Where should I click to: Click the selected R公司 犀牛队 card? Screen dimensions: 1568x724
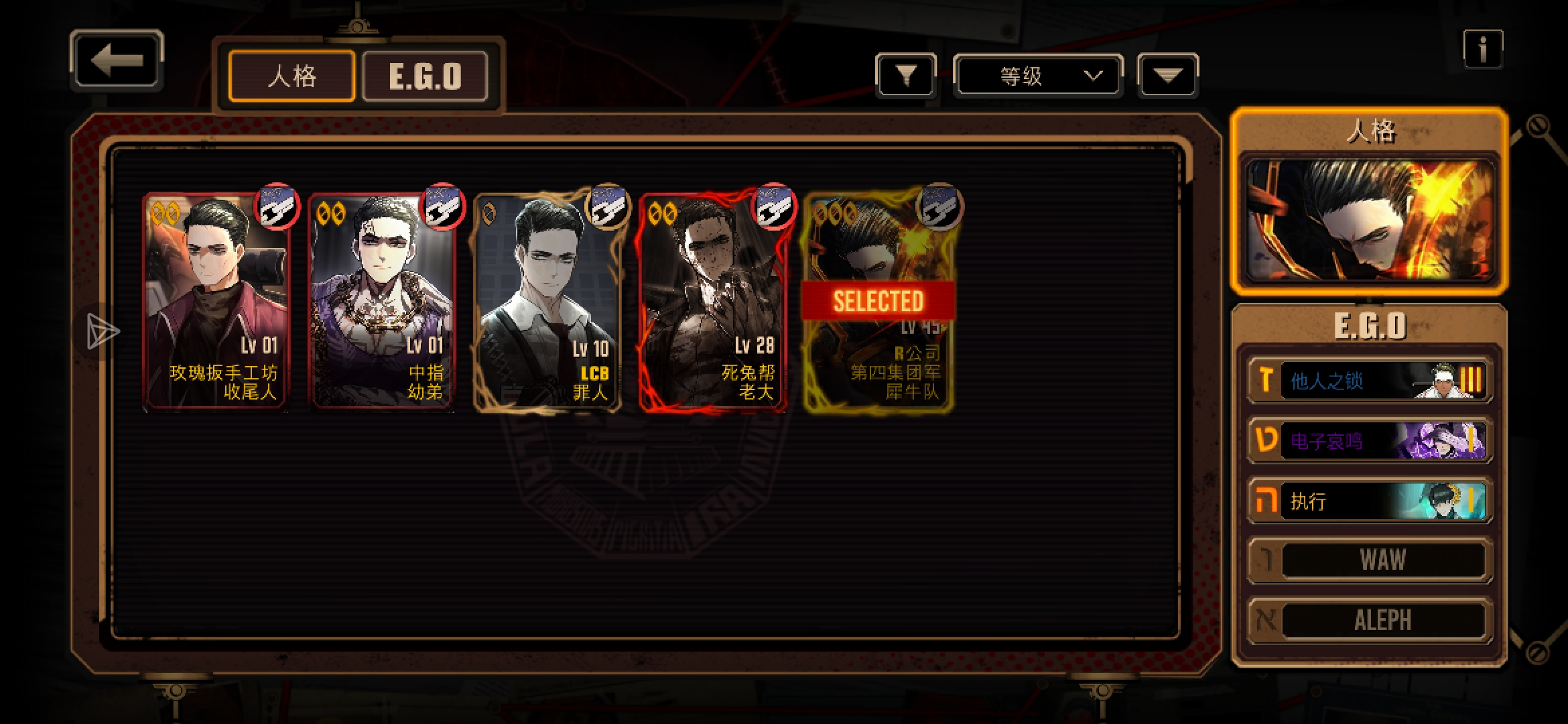pos(878,302)
